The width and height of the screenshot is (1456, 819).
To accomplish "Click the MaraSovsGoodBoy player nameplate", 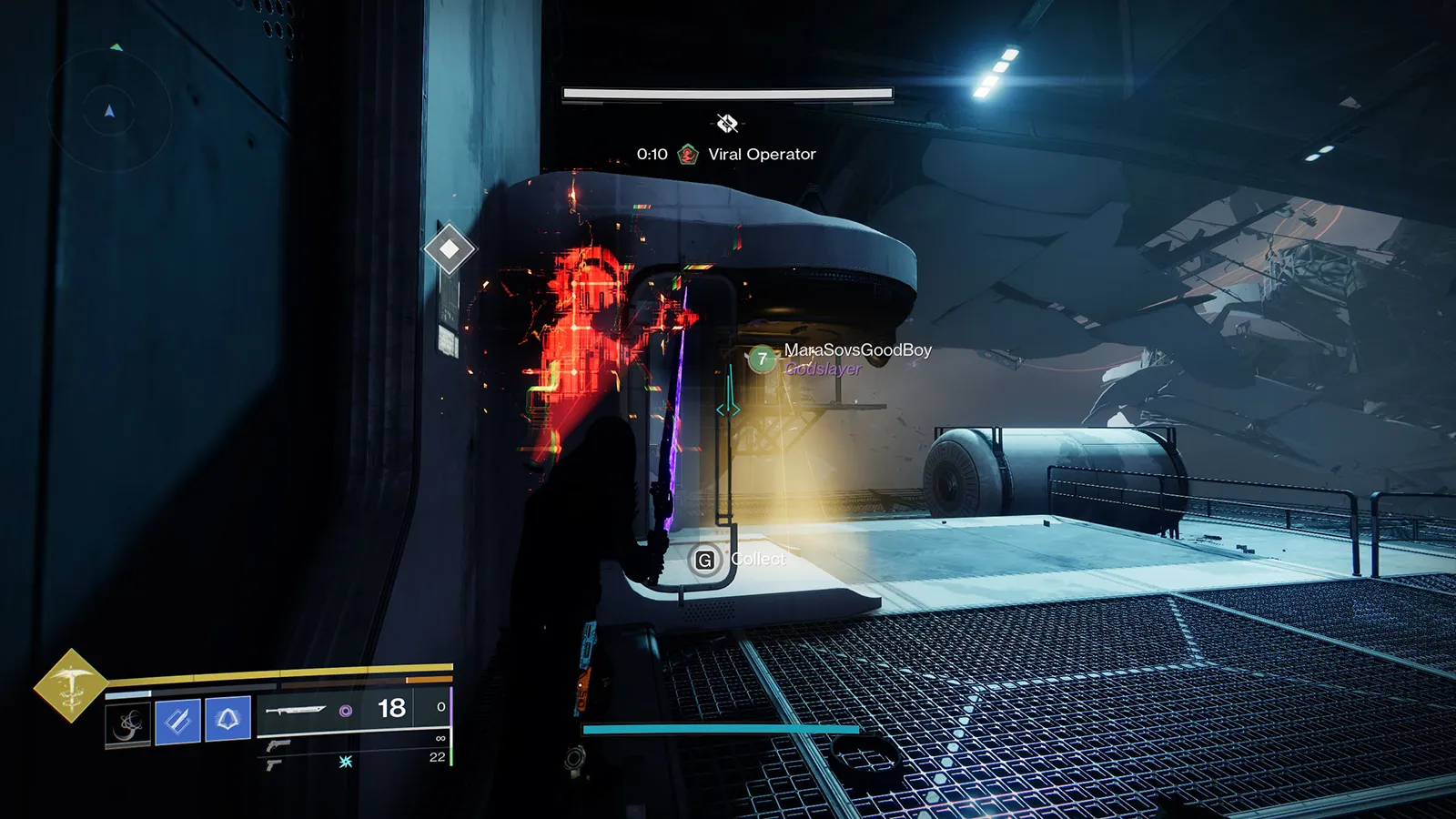I will (x=857, y=350).
